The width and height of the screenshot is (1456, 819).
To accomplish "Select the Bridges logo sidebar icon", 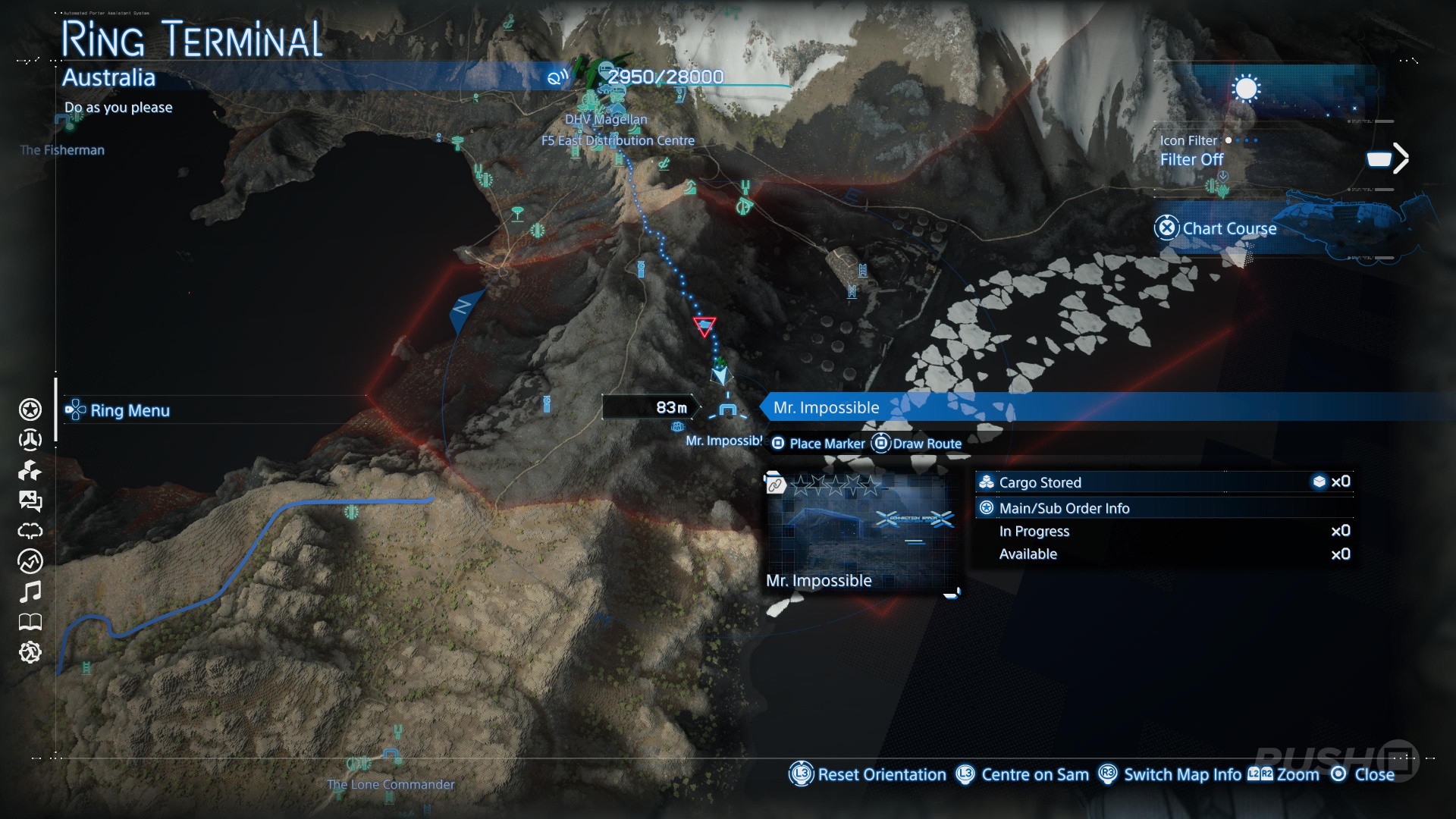I will pos(30,440).
